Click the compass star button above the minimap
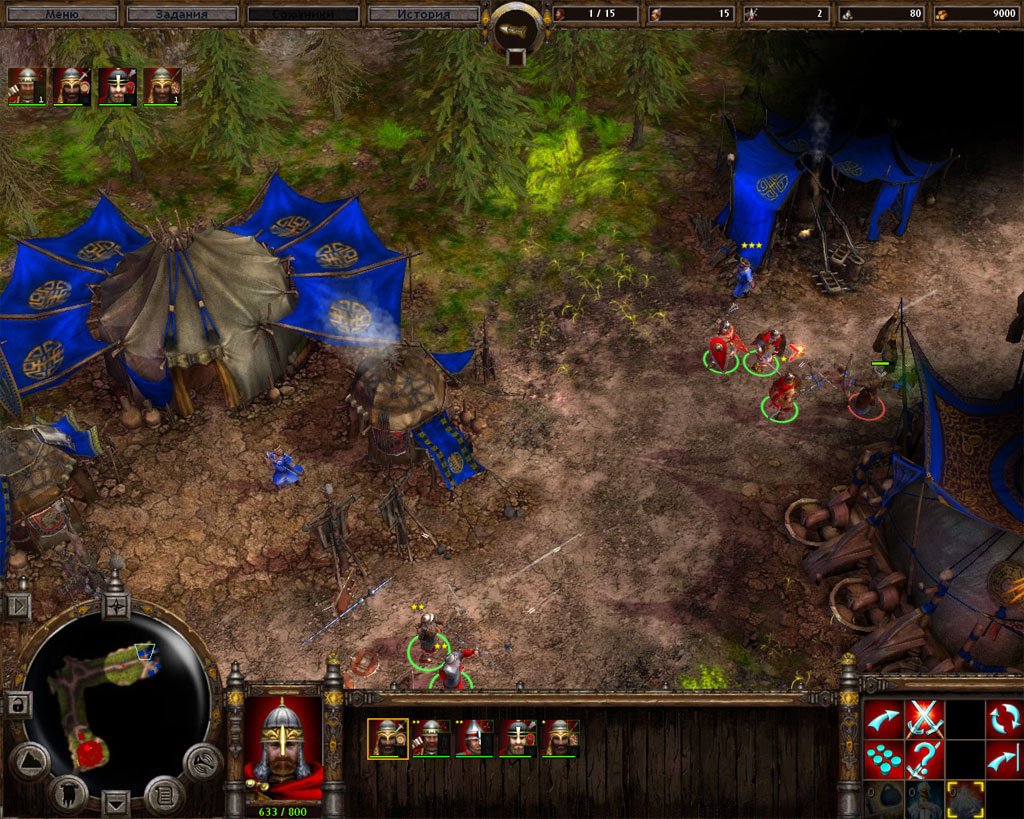 (x=116, y=605)
